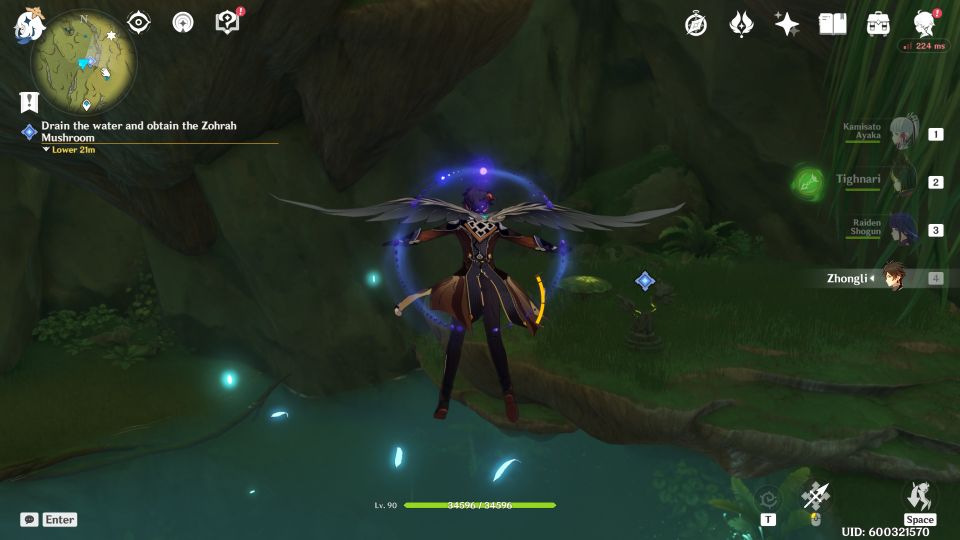The image size is (960, 540).
Task: Open the Paimon menu icon
Action: 26,24
